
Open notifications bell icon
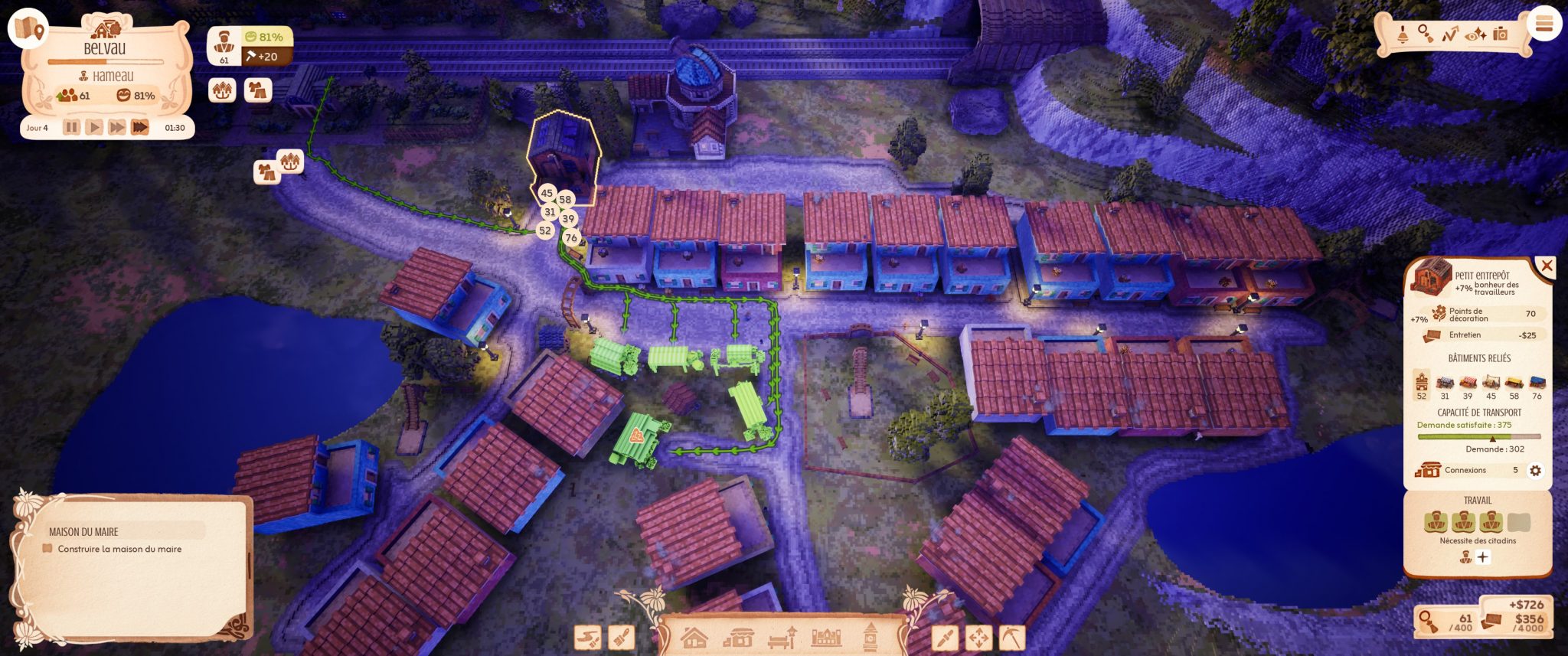1403,34
